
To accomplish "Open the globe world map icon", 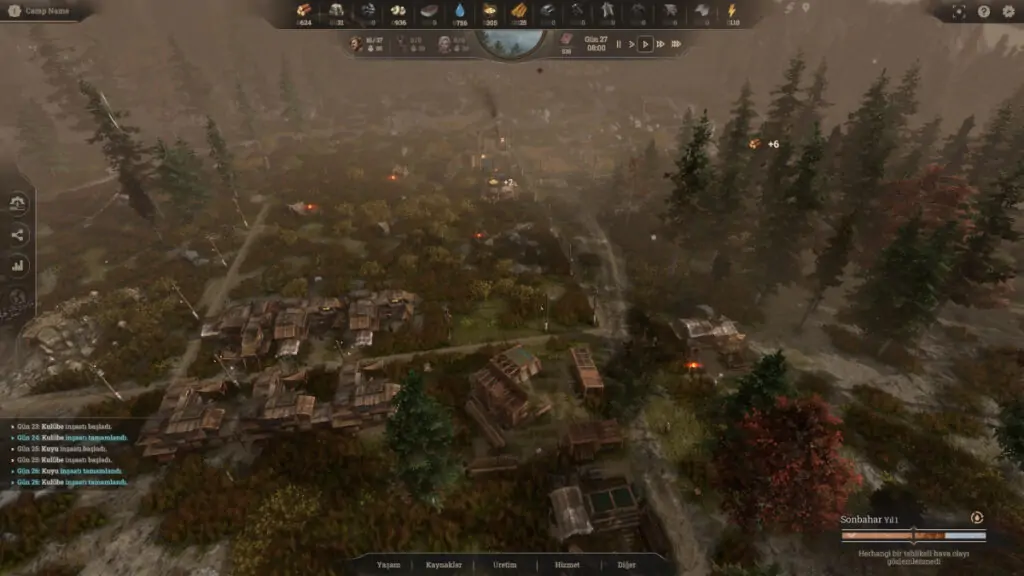I will point(19,296).
